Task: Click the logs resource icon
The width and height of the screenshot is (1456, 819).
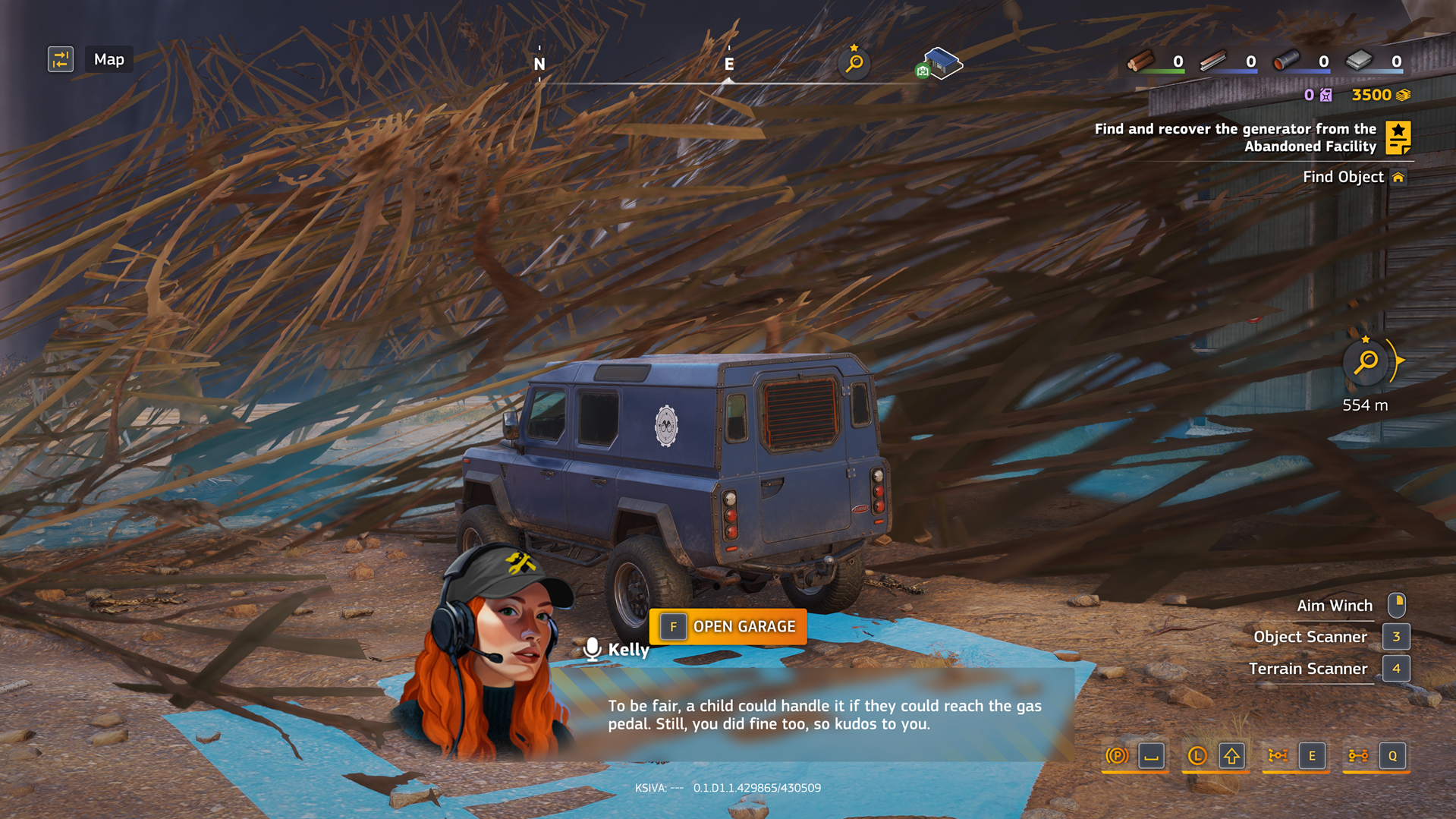Action: (1142, 61)
